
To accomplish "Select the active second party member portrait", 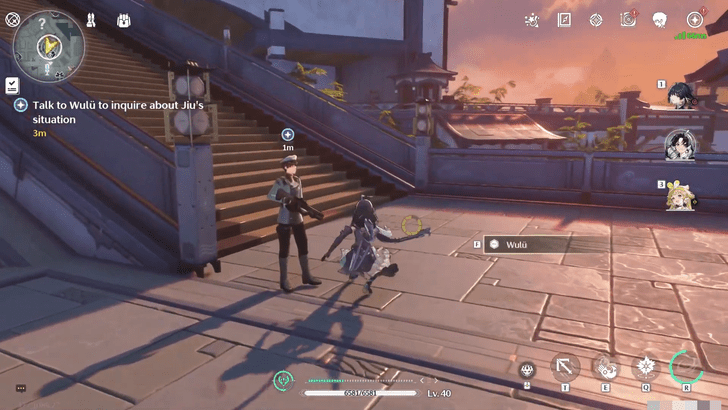I will (681, 145).
